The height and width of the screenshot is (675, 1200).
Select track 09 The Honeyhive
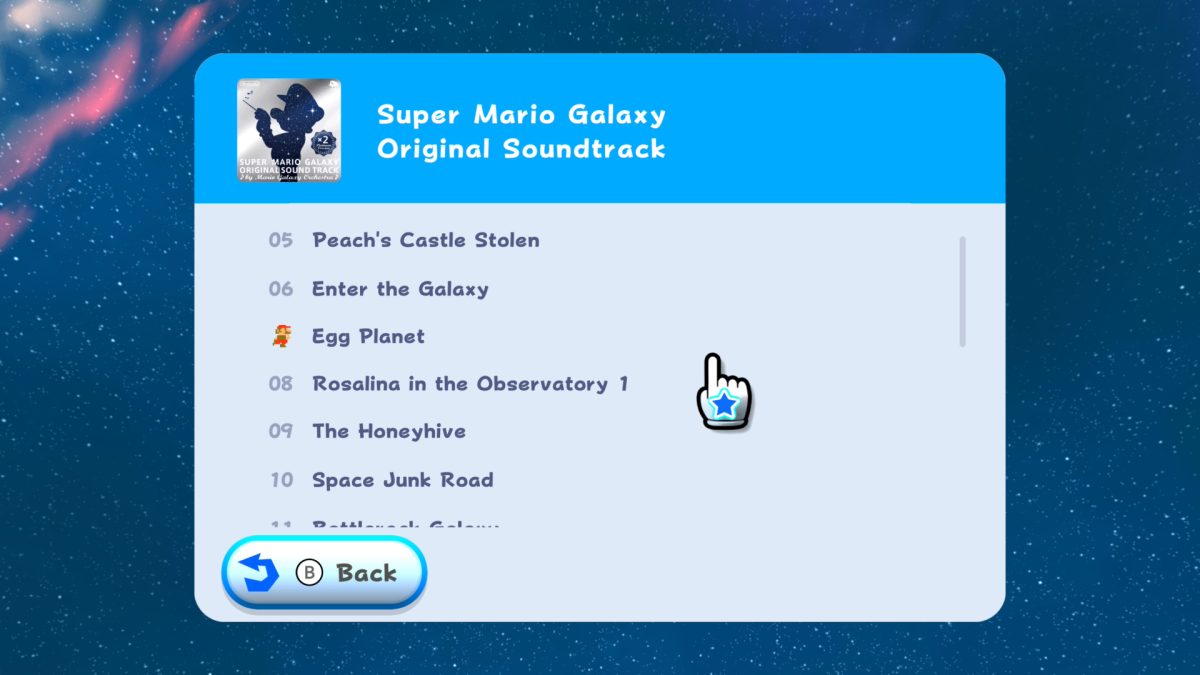[x=388, y=432]
